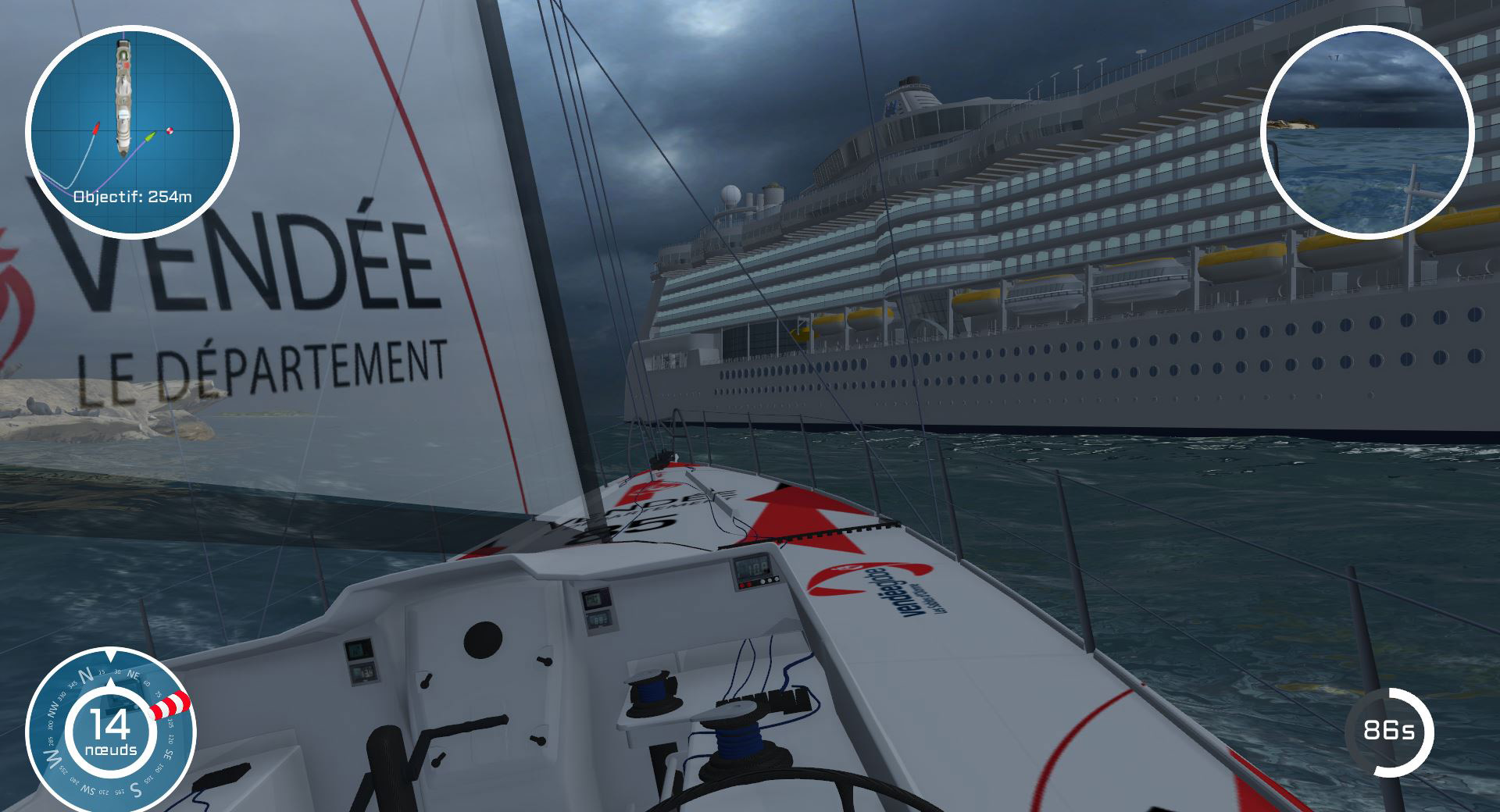Image resolution: width=1500 pixels, height=812 pixels.
Task: Click the rear-view camera circle
Action: pos(1366,131)
